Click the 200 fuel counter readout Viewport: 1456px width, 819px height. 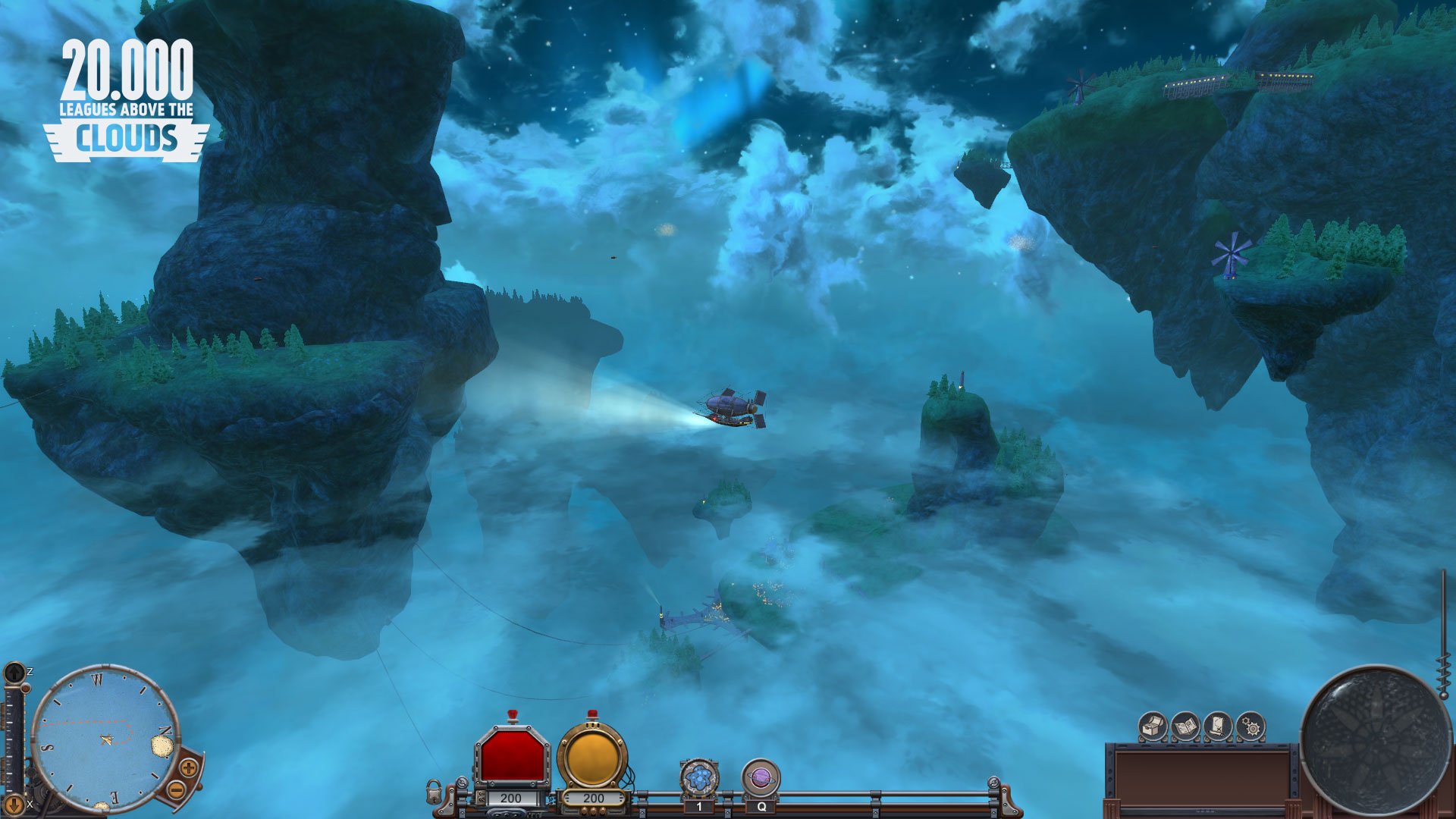[x=594, y=798]
